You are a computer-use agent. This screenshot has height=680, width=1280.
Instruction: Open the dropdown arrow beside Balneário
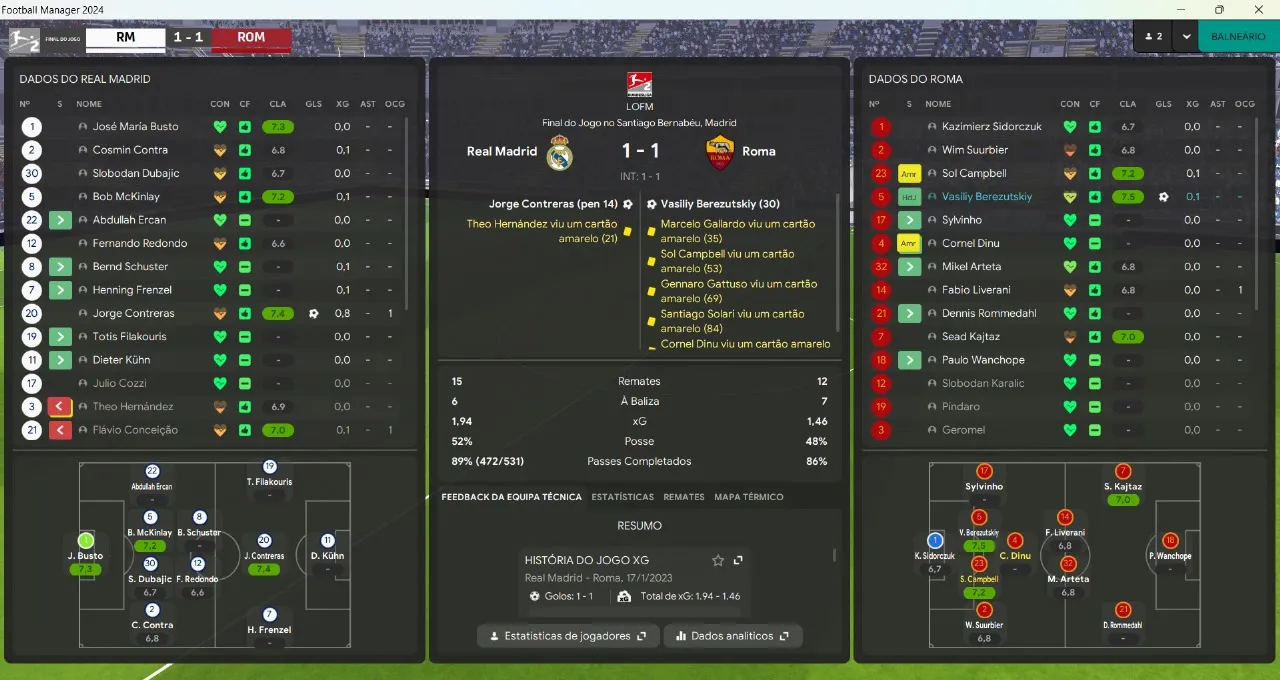[1186, 36]
